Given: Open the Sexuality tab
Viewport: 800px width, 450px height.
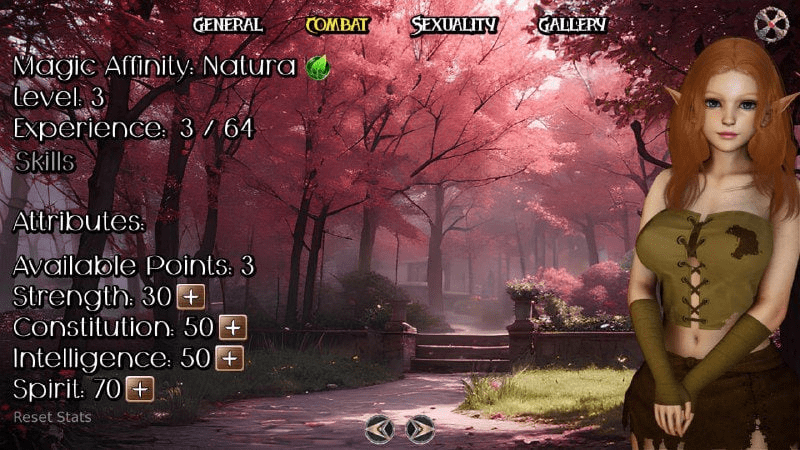Looking at the screenshot, I should (454, 25).
